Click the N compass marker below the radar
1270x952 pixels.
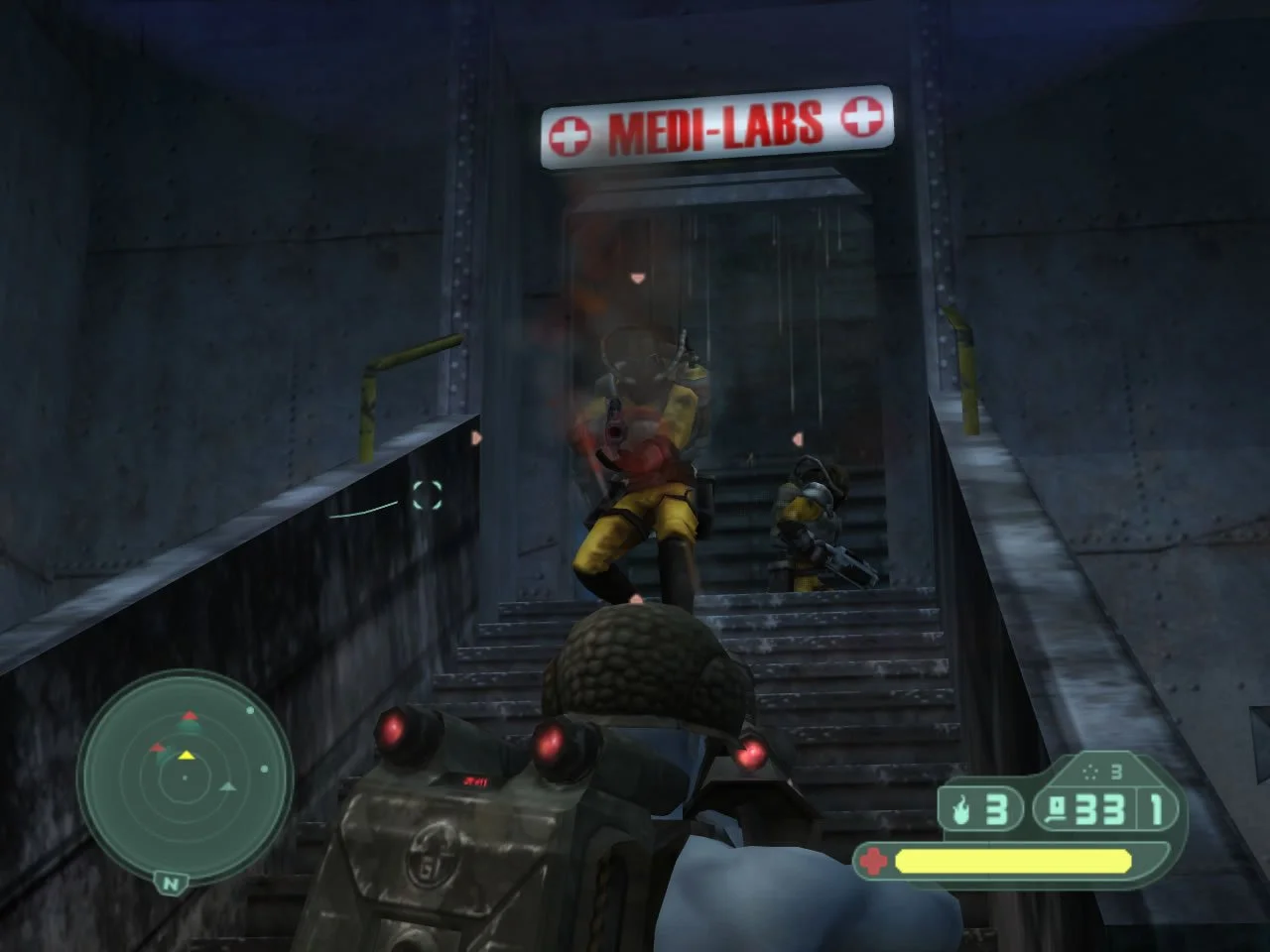pos(170,884)
